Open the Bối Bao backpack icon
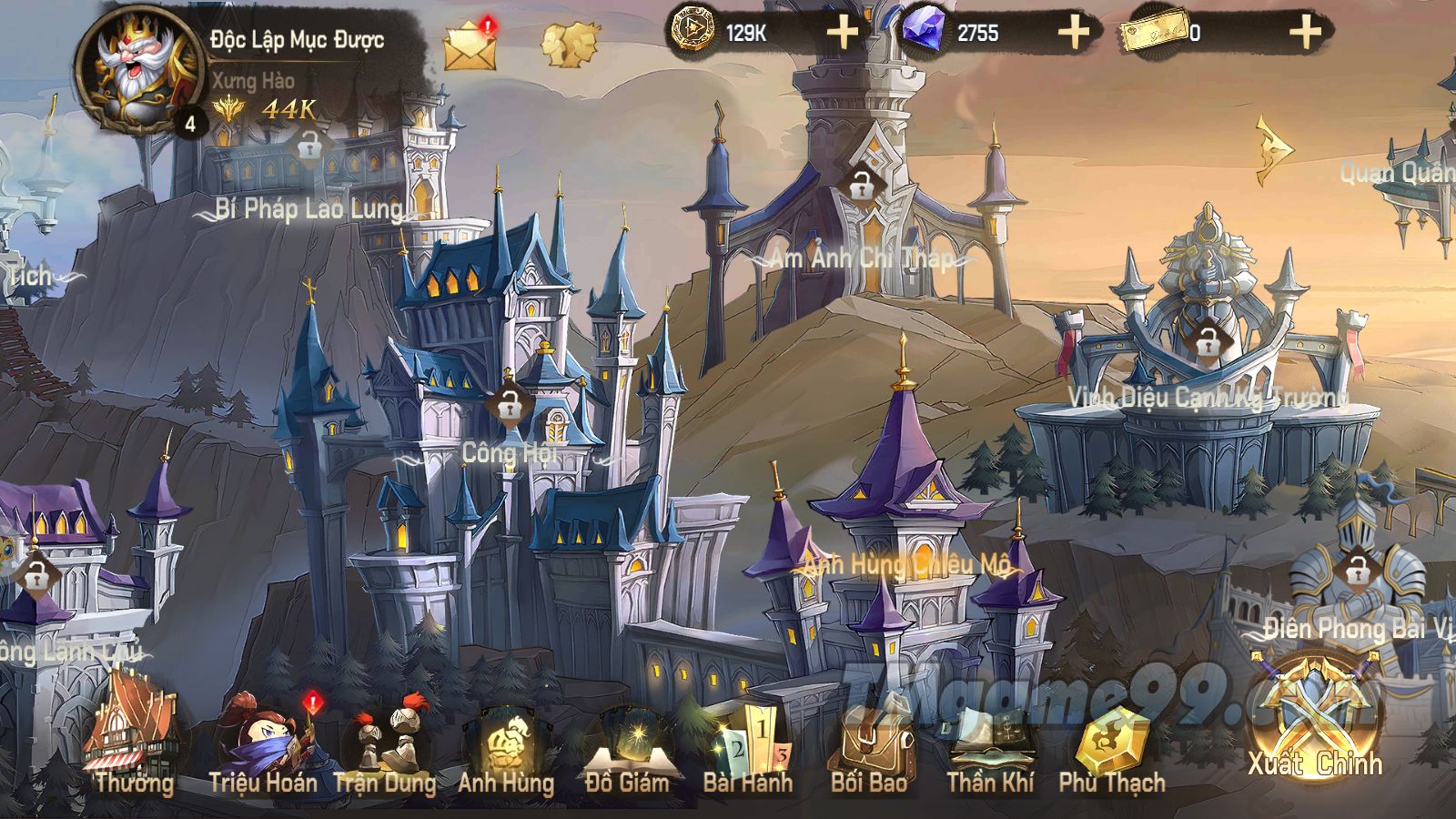Screen dimensions: 1456x819 click(873, 737)
